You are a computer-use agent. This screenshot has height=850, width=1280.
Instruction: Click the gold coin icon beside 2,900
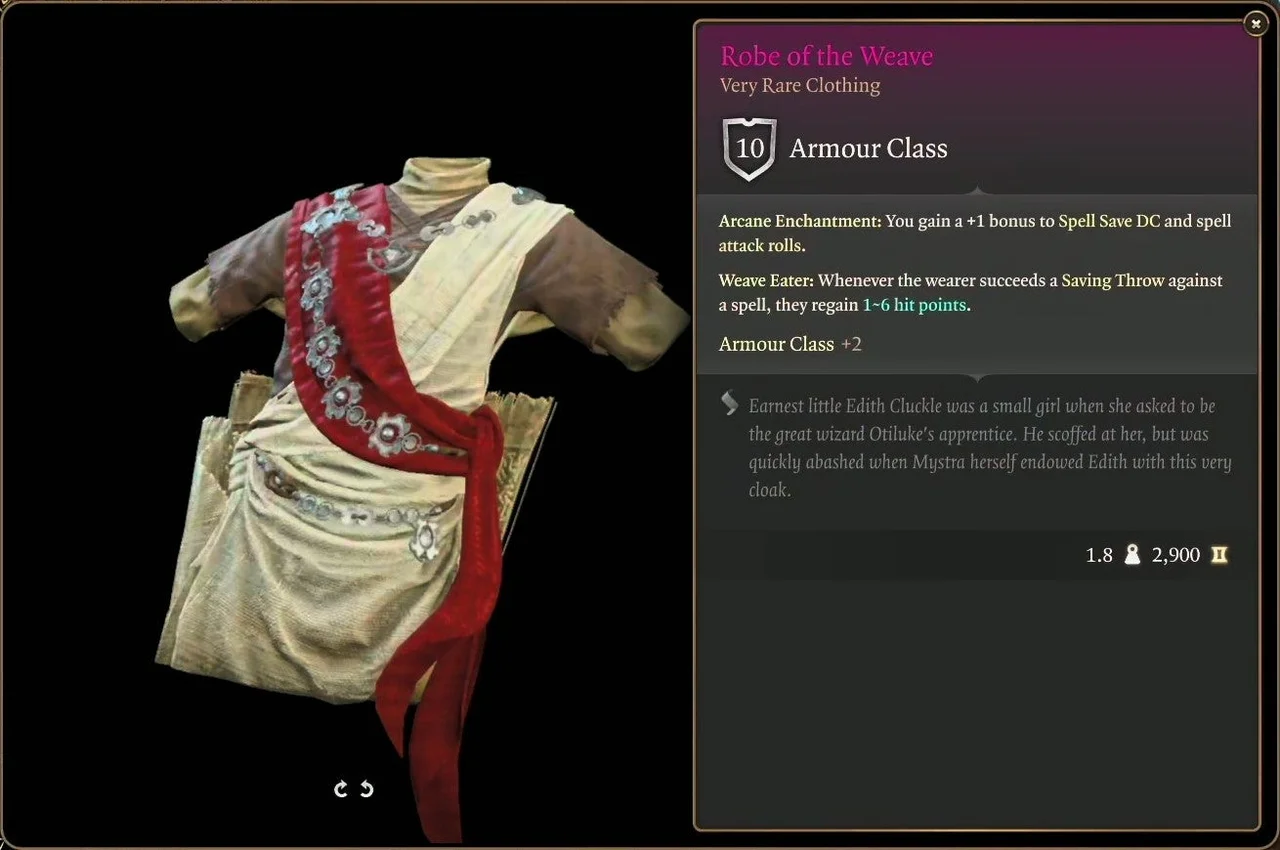(1219, 555)
